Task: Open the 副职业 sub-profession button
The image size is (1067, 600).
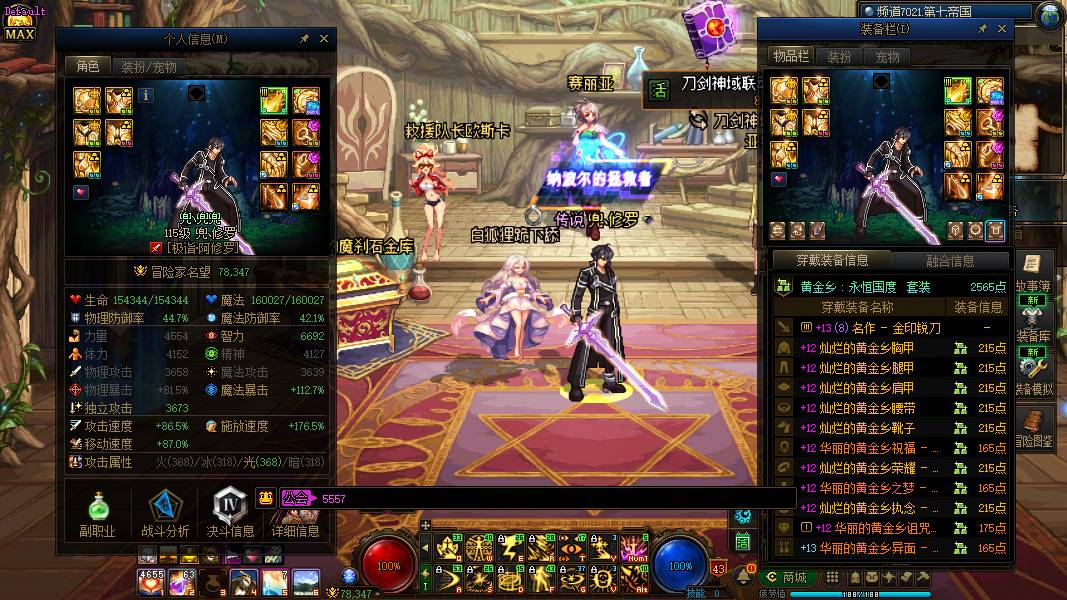Action: point(97,513)
